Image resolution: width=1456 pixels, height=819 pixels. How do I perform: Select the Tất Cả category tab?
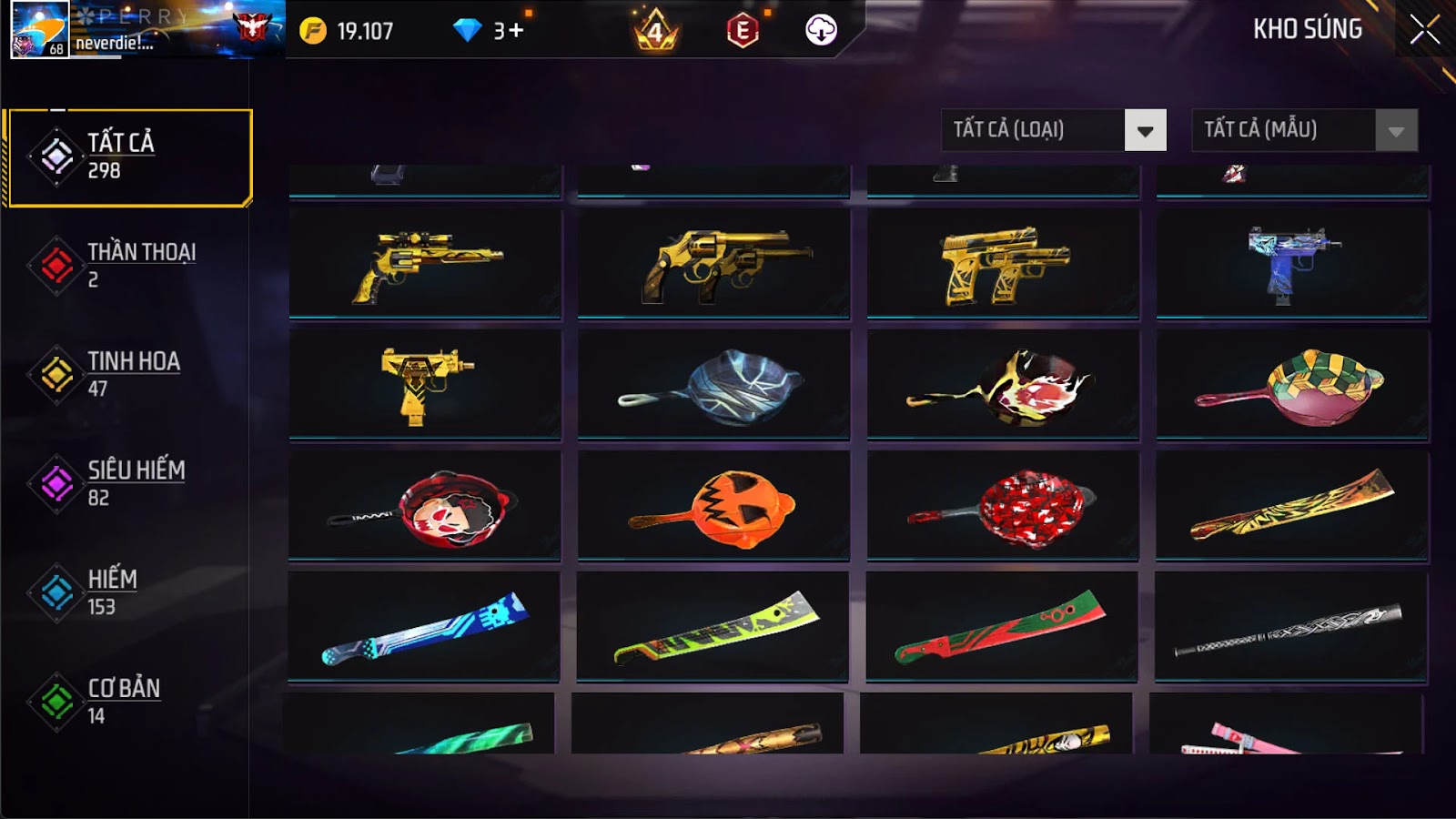click(129, 157)
